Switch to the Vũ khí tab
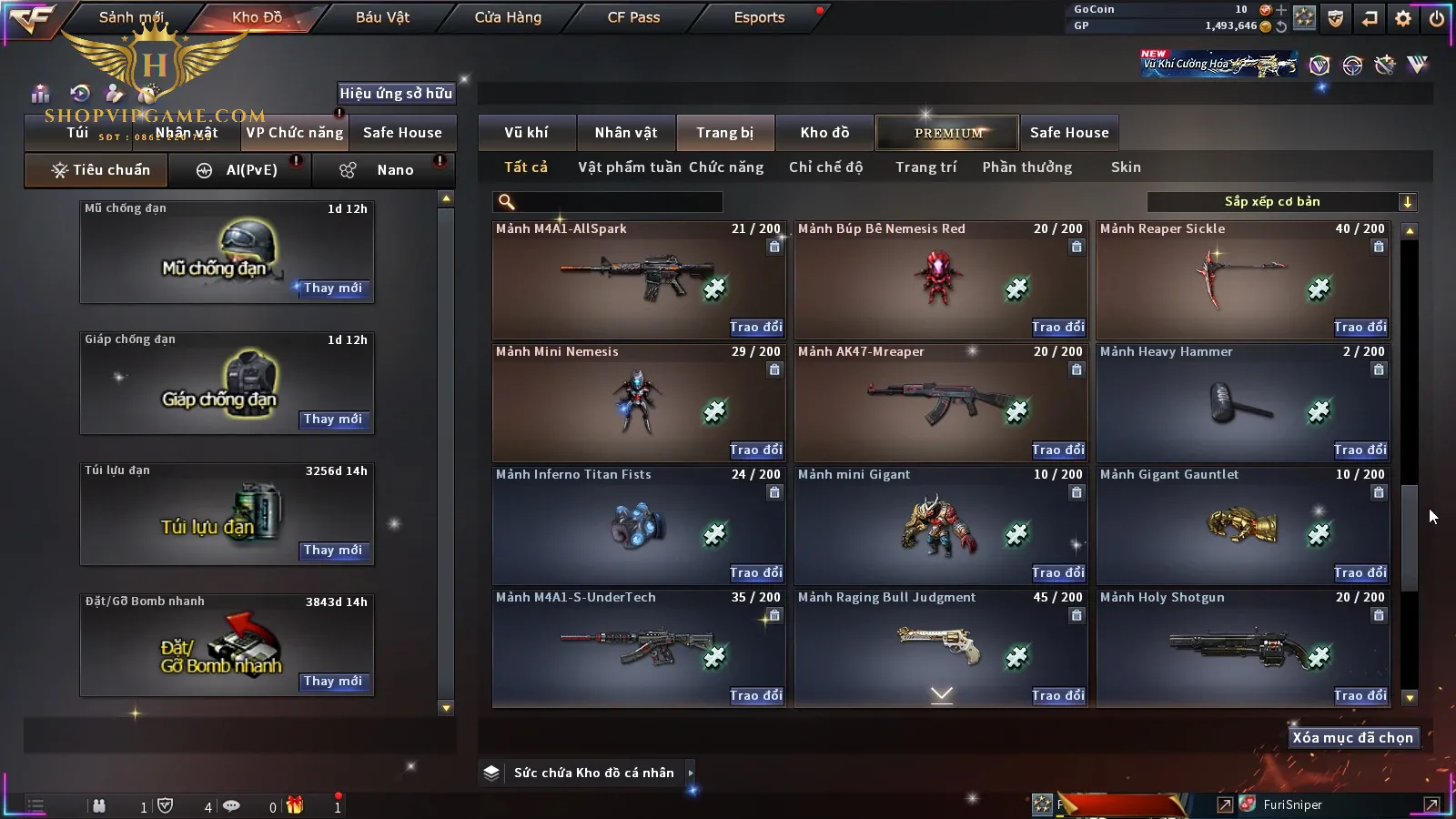1456x819 pixels. [526, 133]
